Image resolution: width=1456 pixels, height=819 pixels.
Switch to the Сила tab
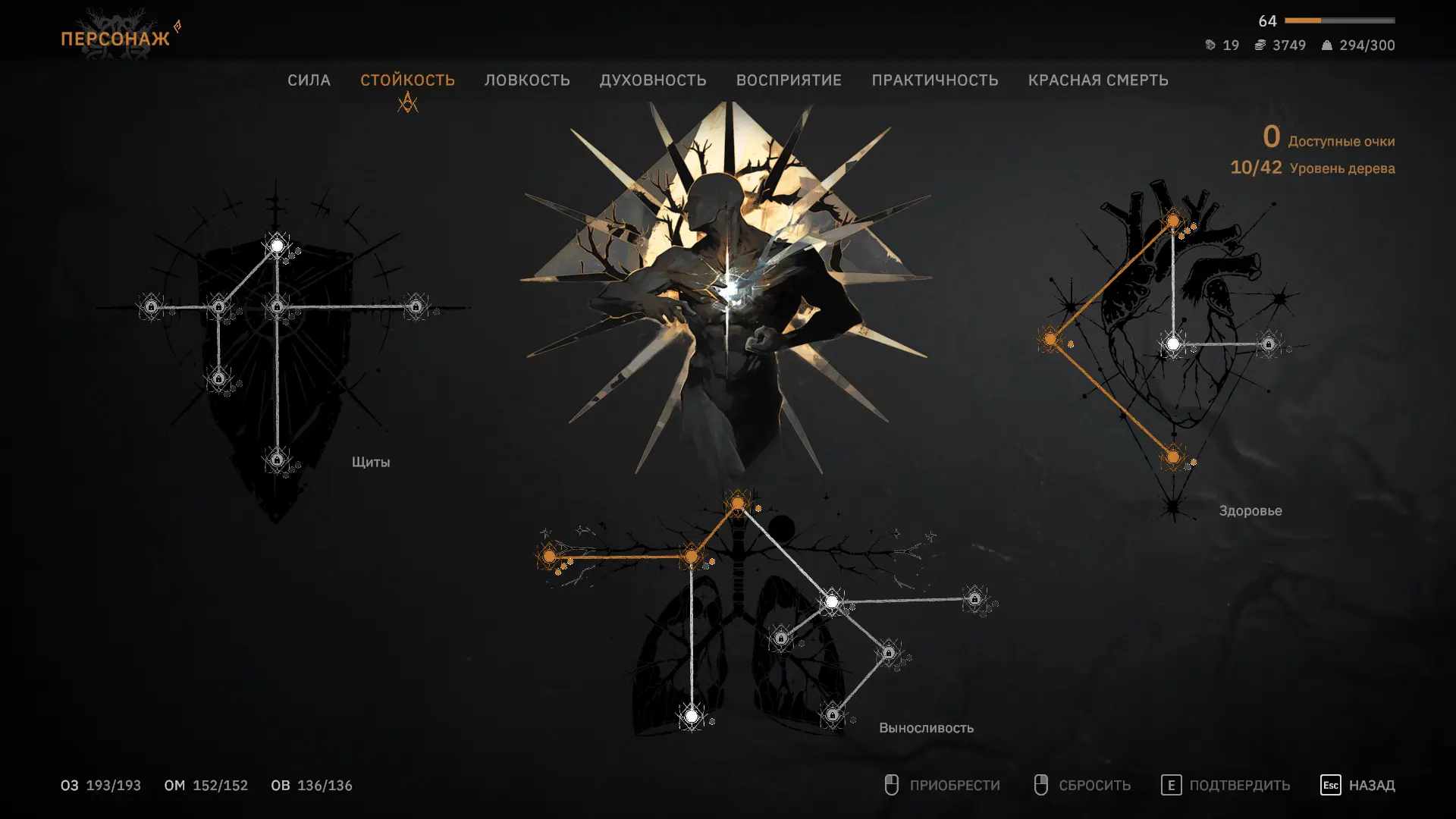click(x=309, y=80)
